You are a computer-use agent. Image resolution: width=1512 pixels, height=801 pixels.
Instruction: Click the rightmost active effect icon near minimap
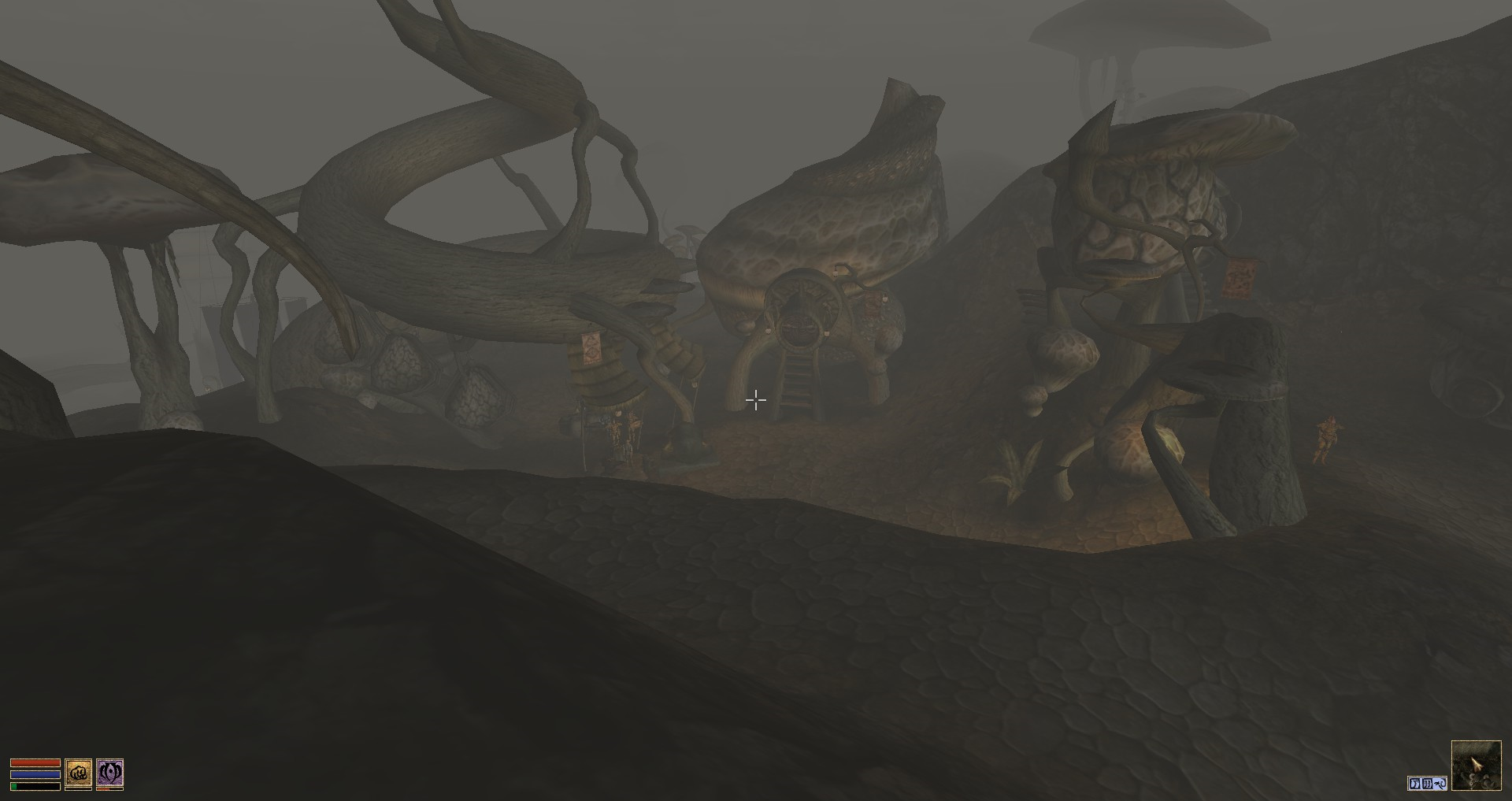coord(1441,784)
